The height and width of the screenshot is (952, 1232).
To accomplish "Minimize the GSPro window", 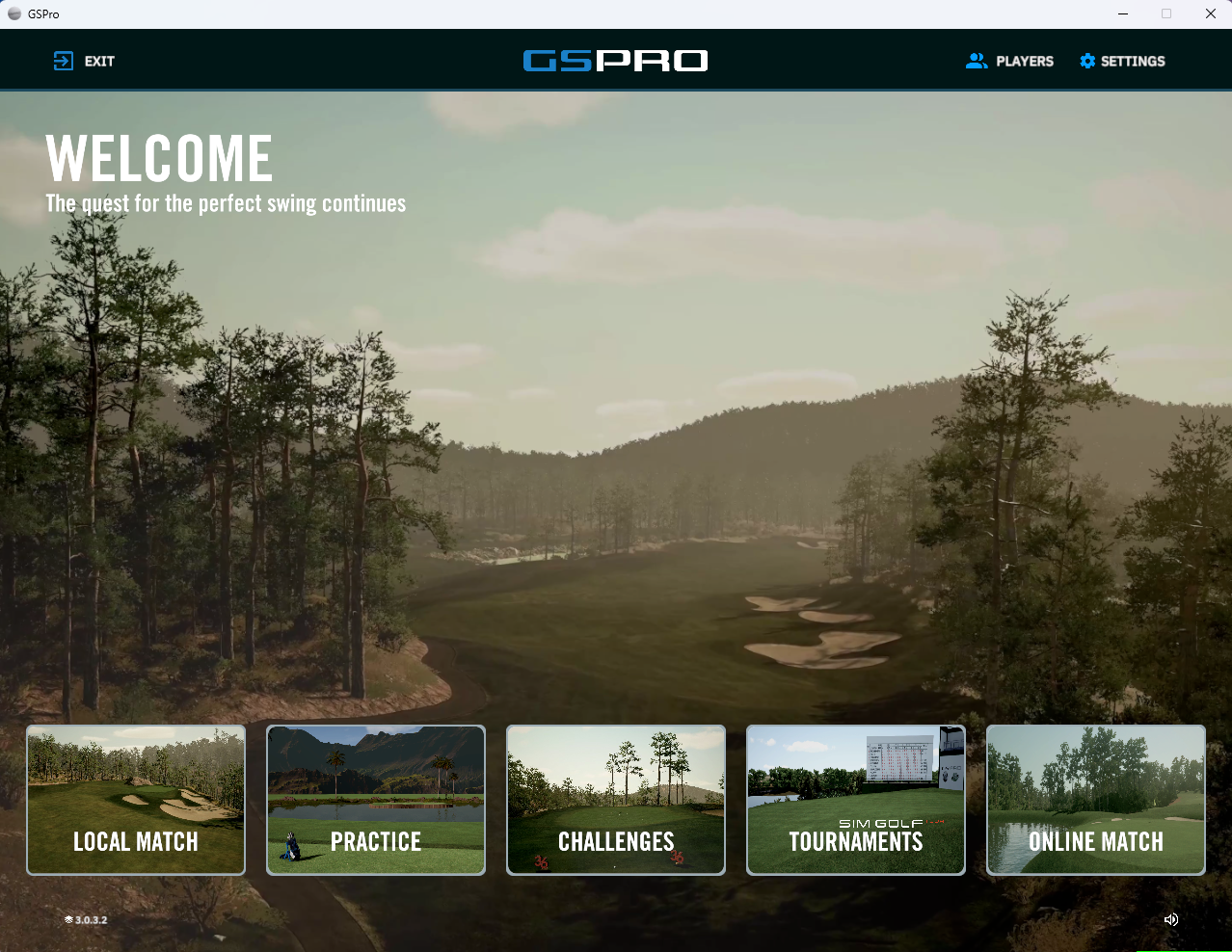I will pyautogui.click(x=1123, y=13).
